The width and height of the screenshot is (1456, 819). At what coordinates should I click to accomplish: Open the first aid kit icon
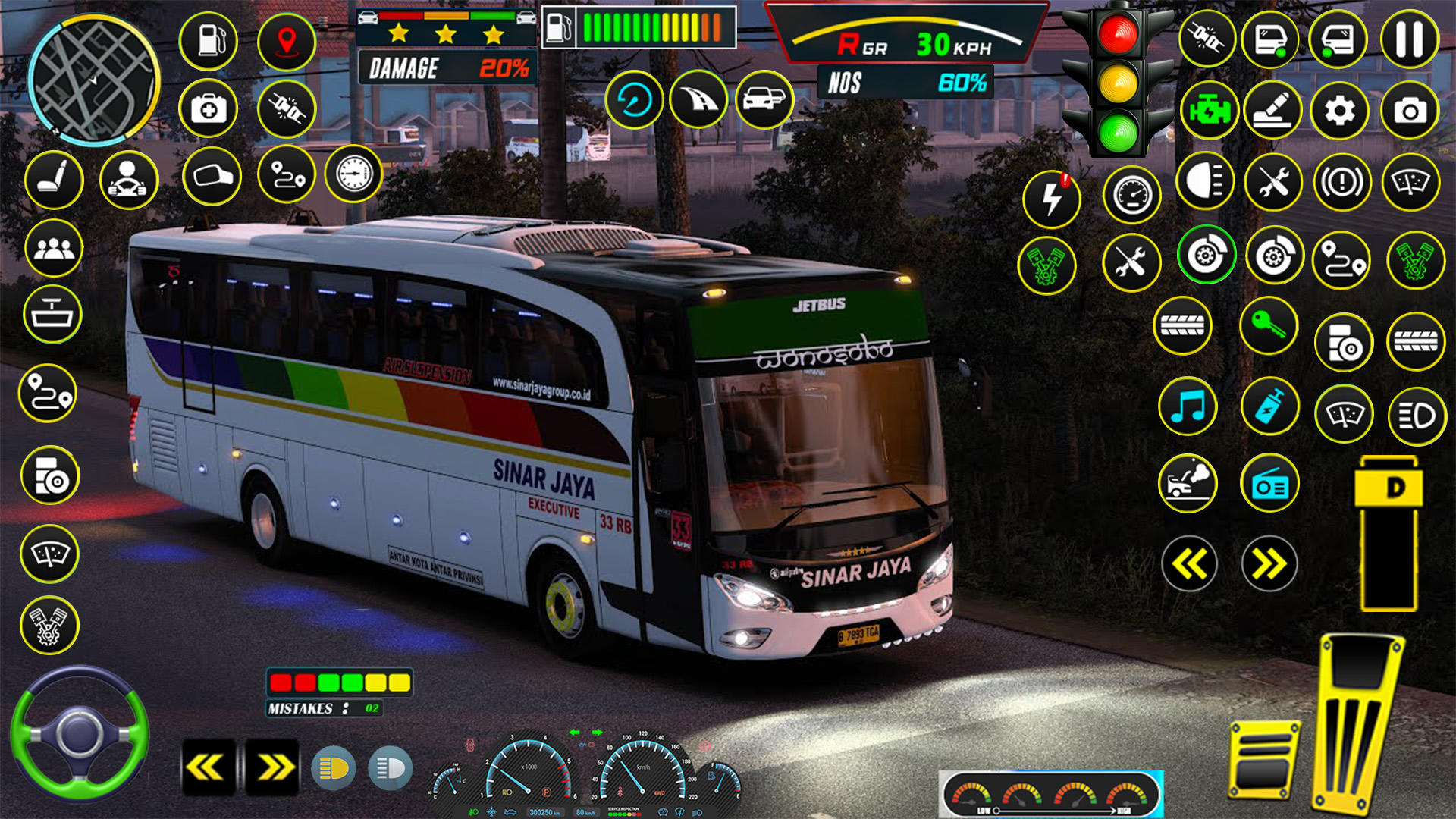pos(209,109)
